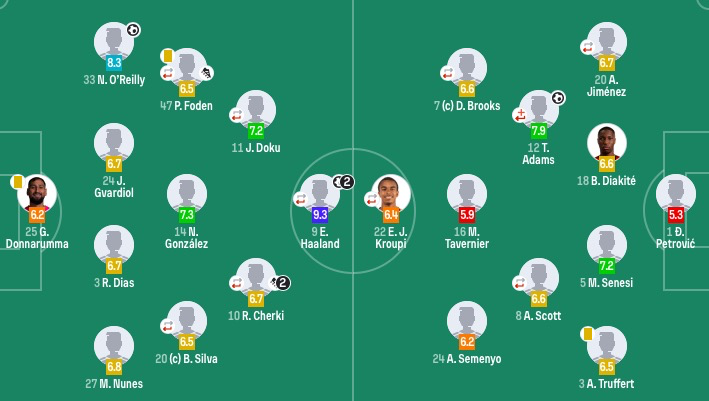
Task: Select M. Nunes in the lineup
Action: [x=114, y=346]
